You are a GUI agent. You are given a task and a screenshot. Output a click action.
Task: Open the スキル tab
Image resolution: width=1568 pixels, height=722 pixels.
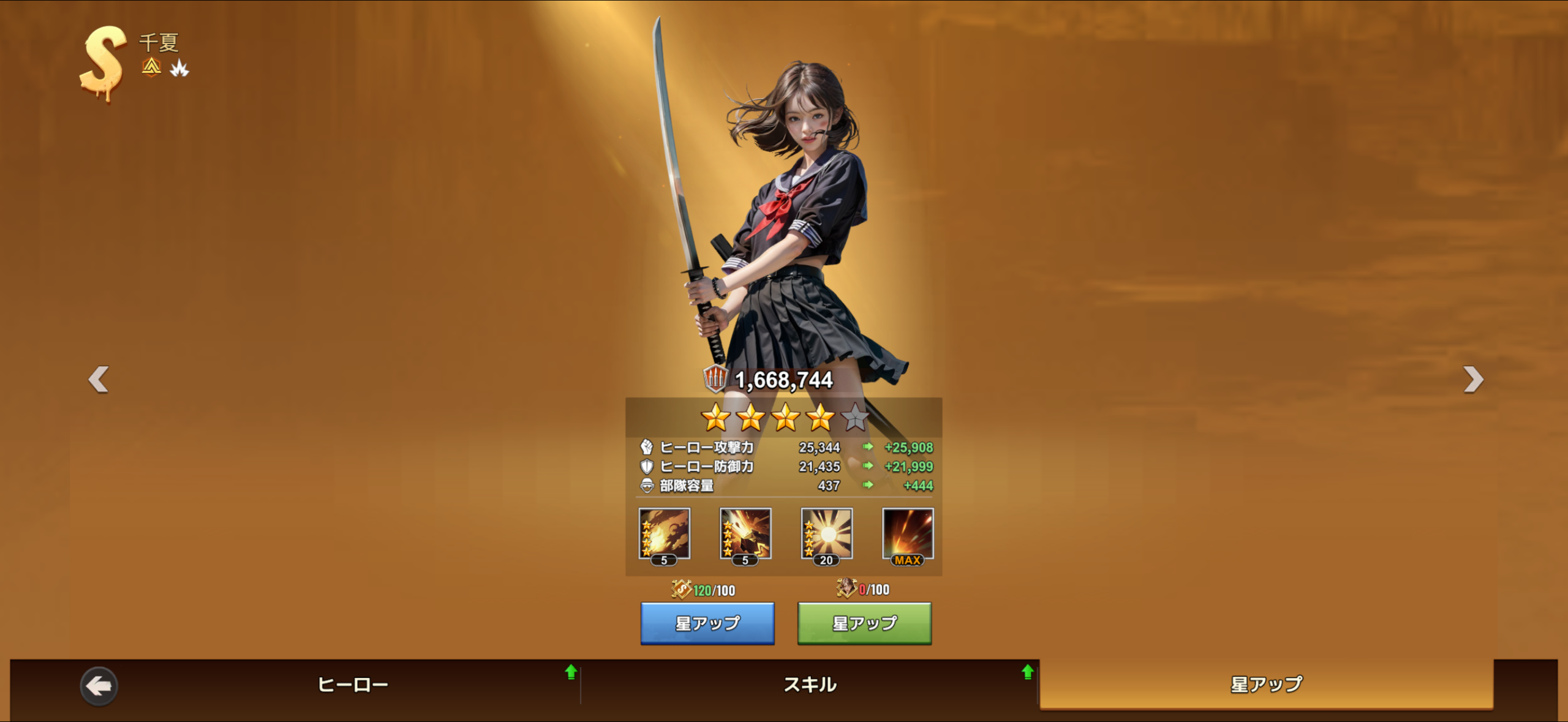click(810, 685)
